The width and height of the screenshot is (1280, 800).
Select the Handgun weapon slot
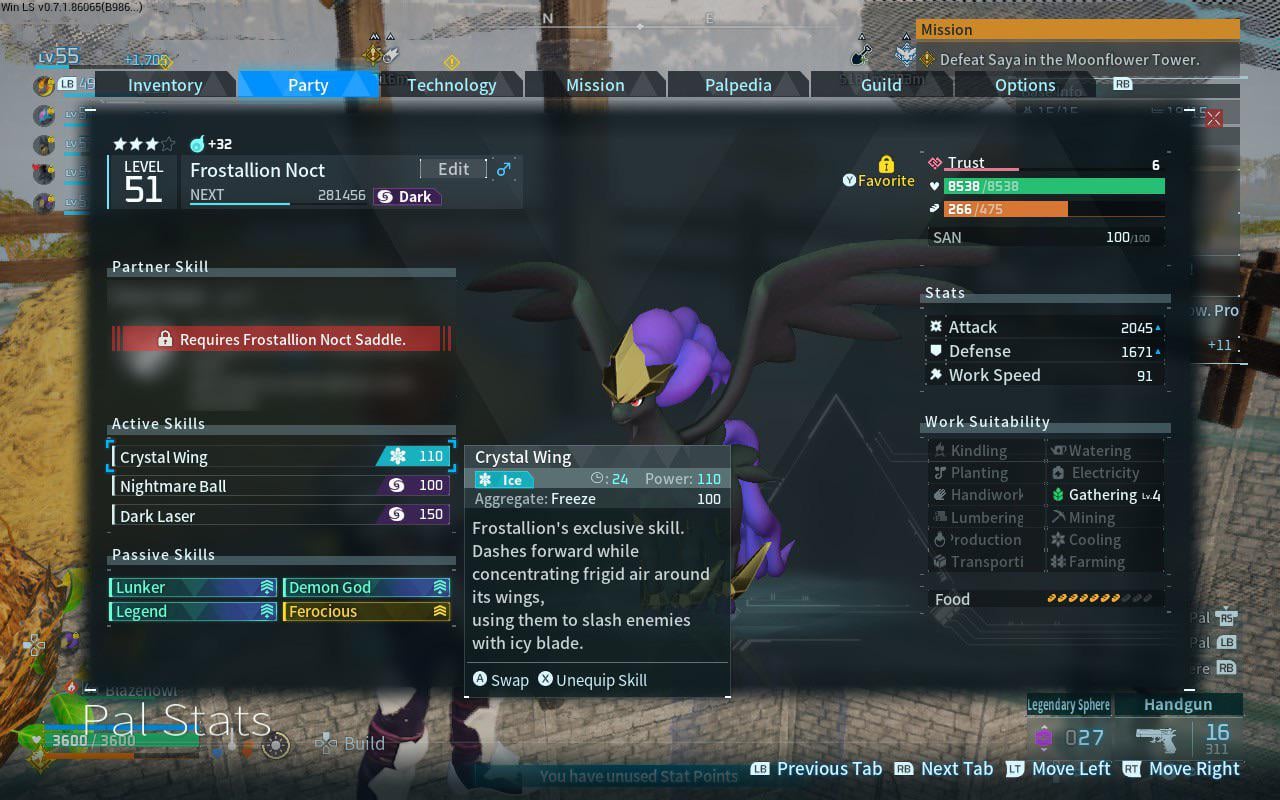tap(1178, 705)
